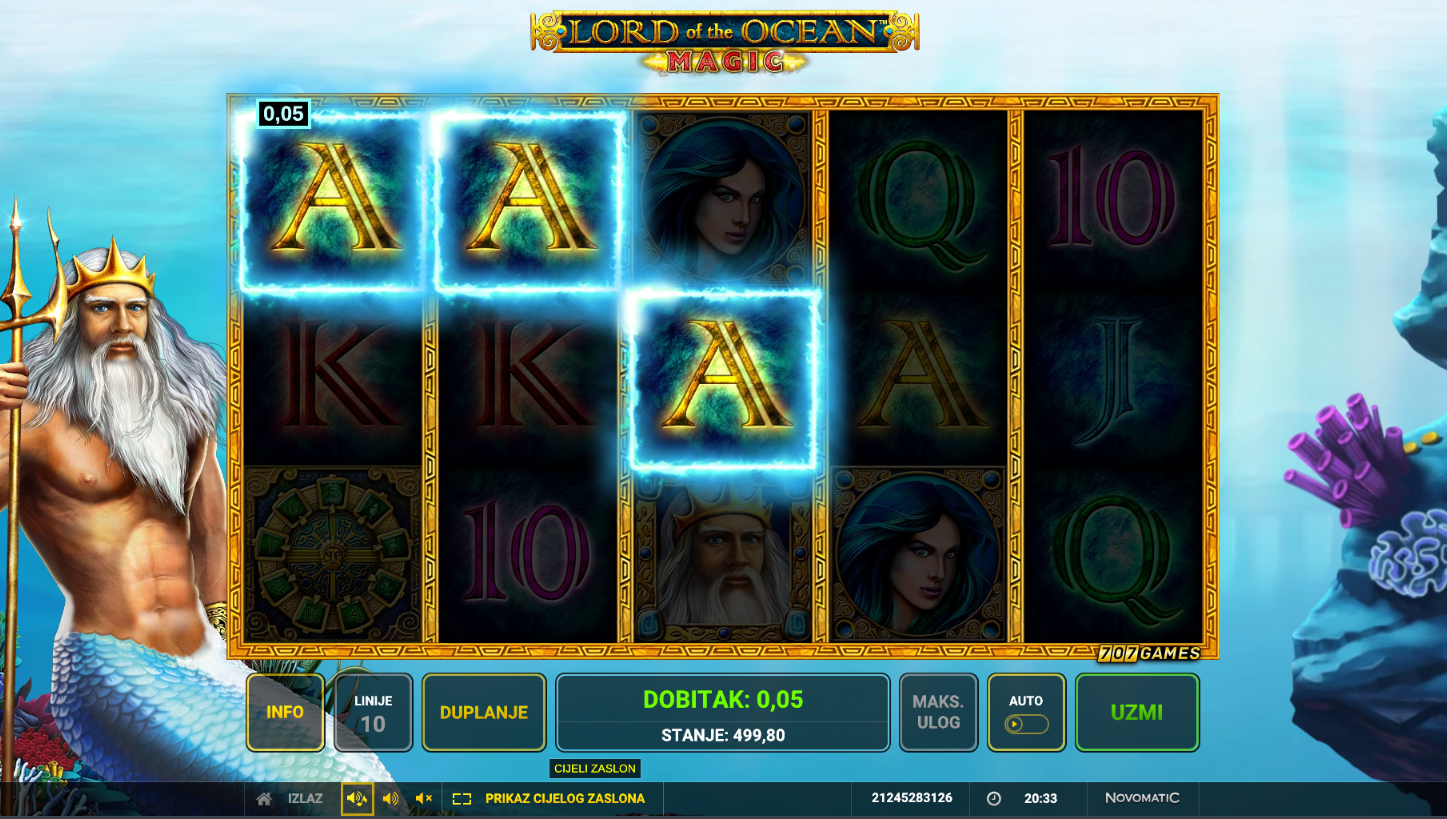The width and height of the screenshot is (1447, 819).
Task: Collect the win with UZMI
Action: (x=1137, y=712)
